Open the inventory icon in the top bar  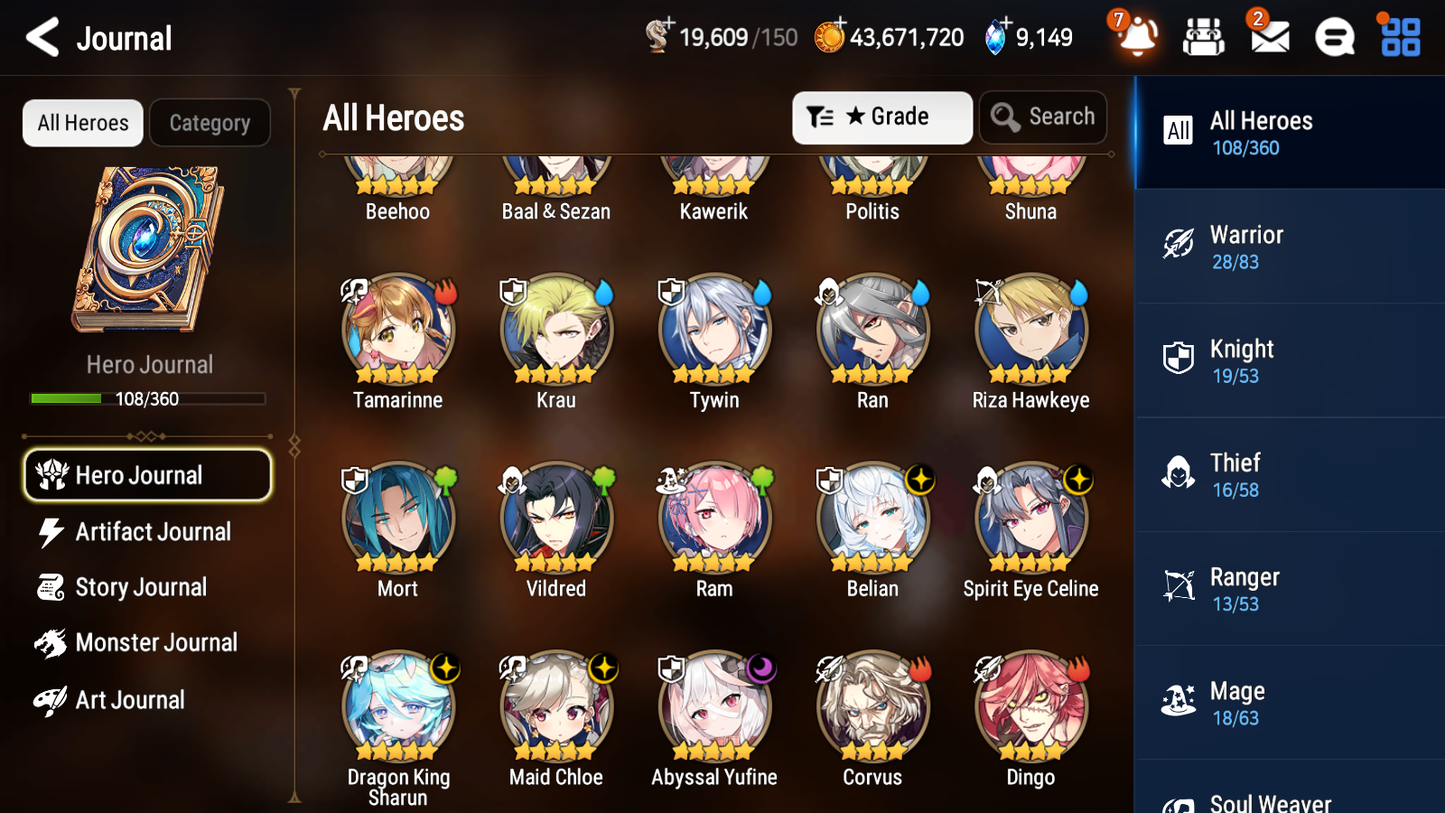[x=1203, y=35]
